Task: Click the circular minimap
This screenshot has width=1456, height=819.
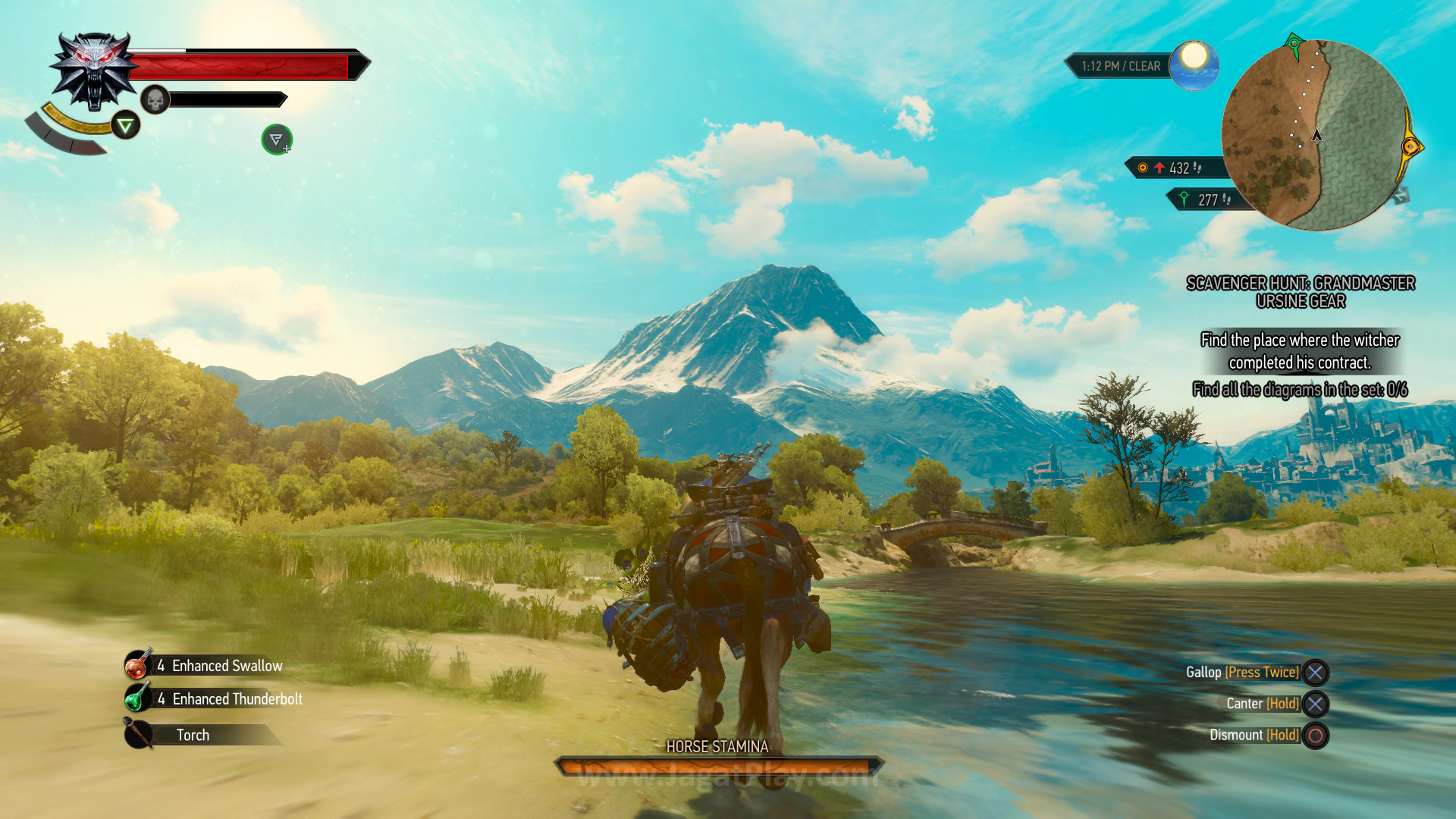Action: click(1316, 136)
